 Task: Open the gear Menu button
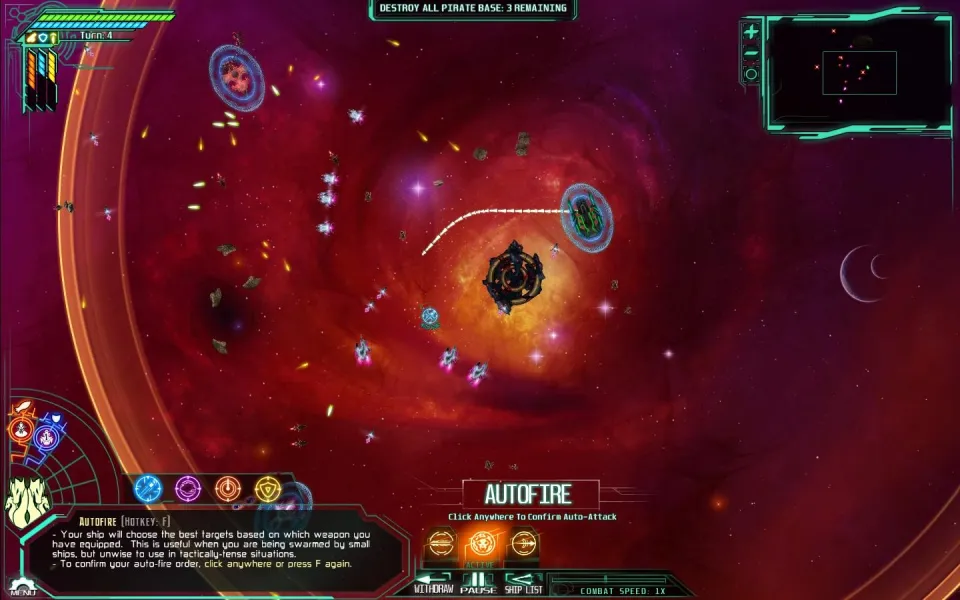[22, 584]
